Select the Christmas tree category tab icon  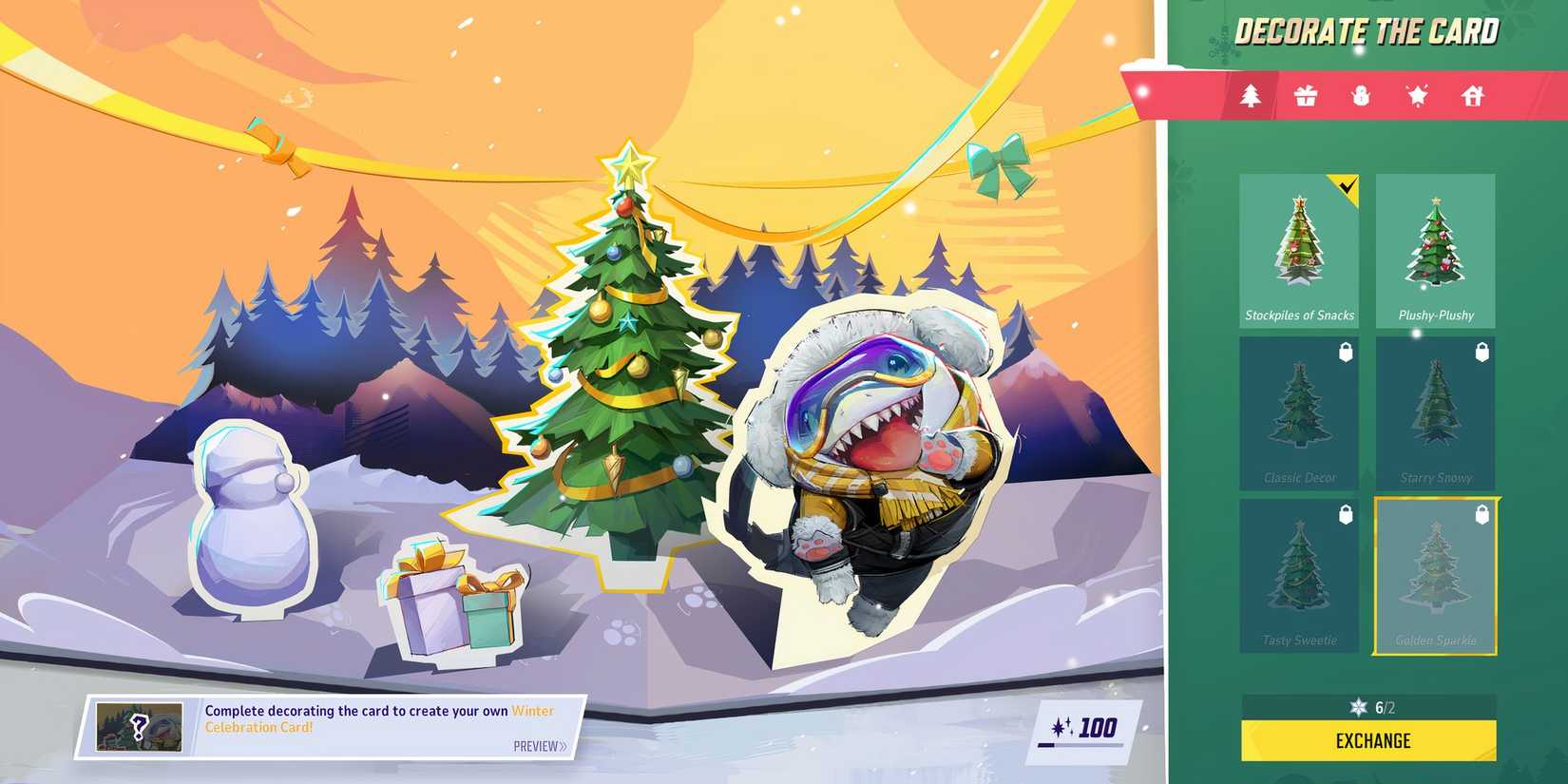click(1251, 95)
